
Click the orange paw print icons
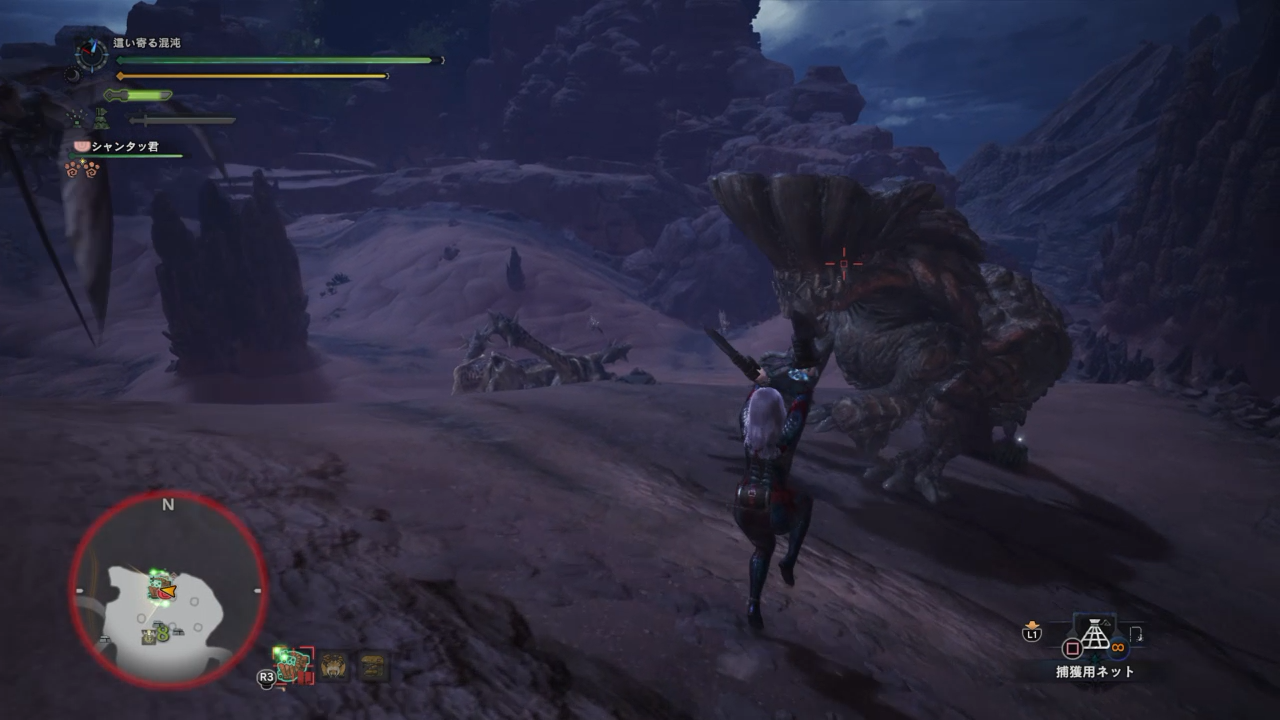coord(82,168)
